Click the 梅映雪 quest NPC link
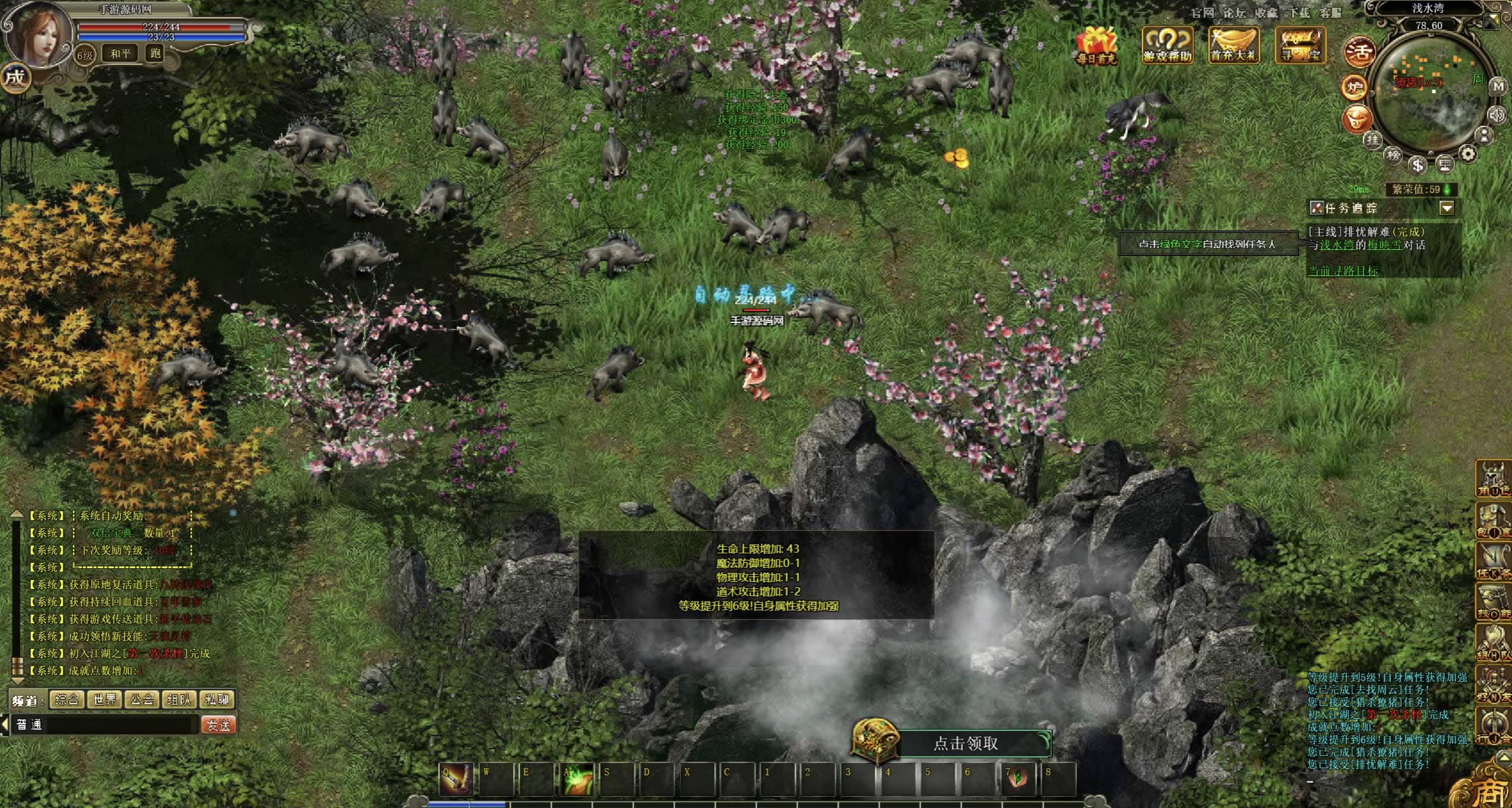Screen dimensions: 1512x808 point(1384,245)
